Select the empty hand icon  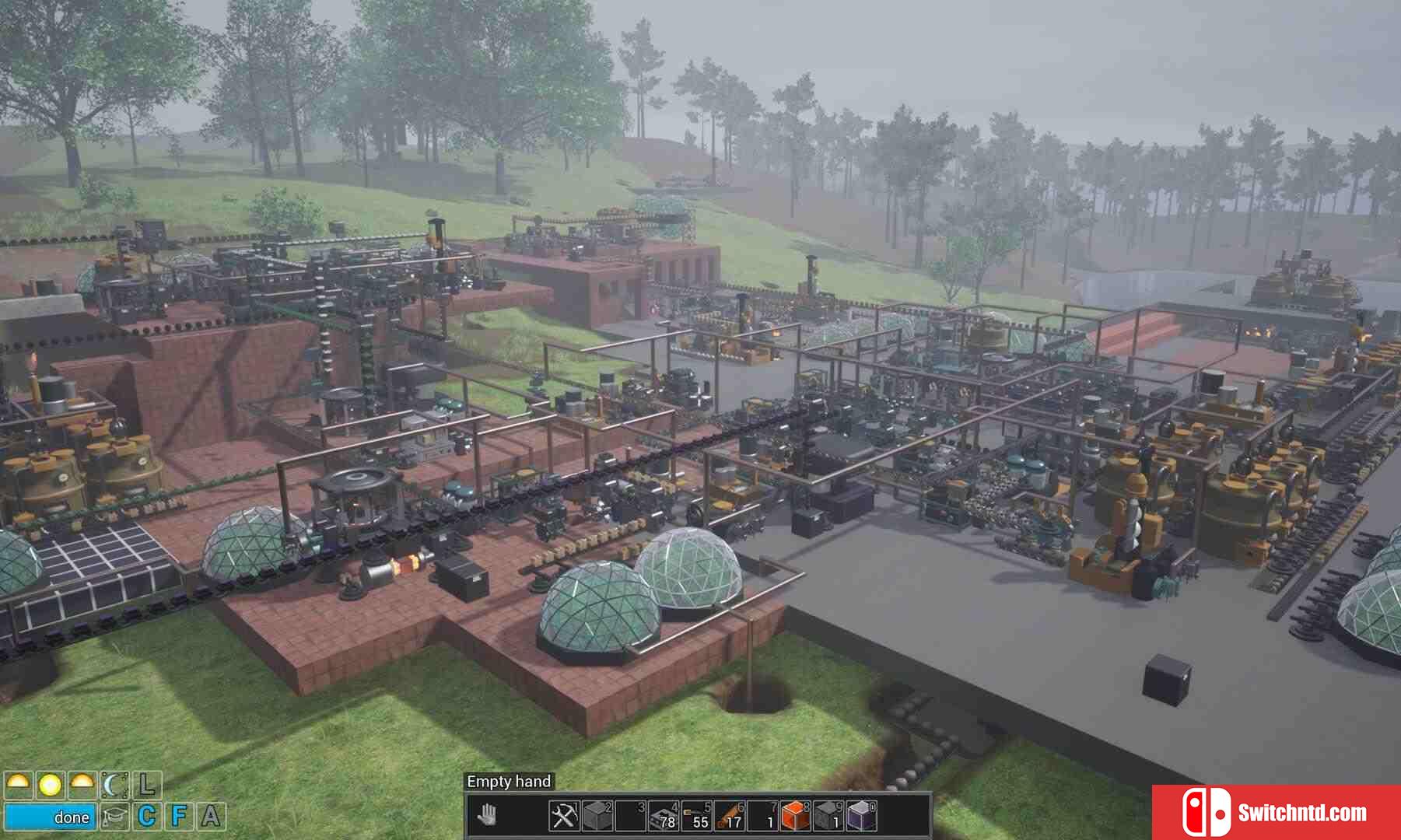pyautogui.click(x=488, y=816)
